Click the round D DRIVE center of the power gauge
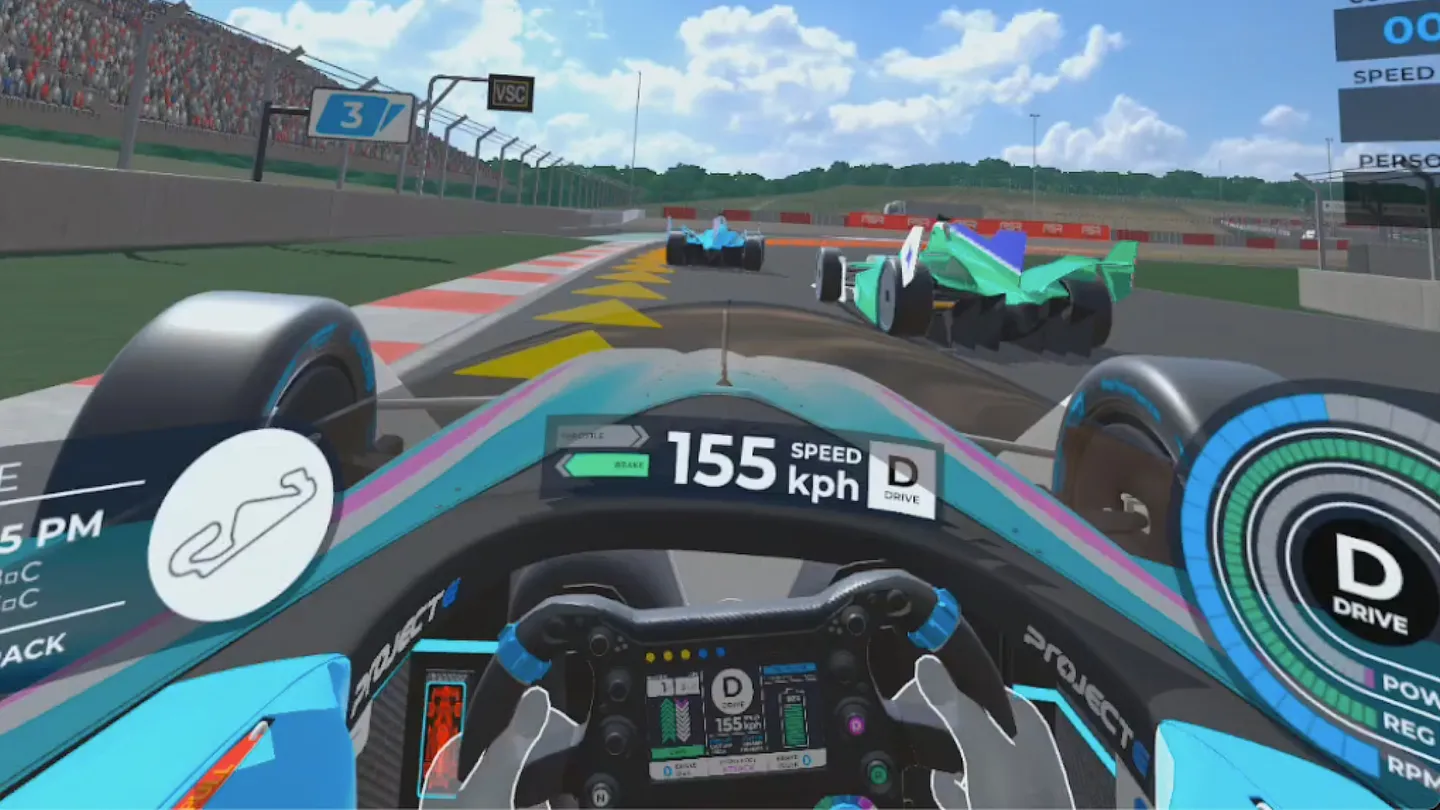 point(1368,582)
